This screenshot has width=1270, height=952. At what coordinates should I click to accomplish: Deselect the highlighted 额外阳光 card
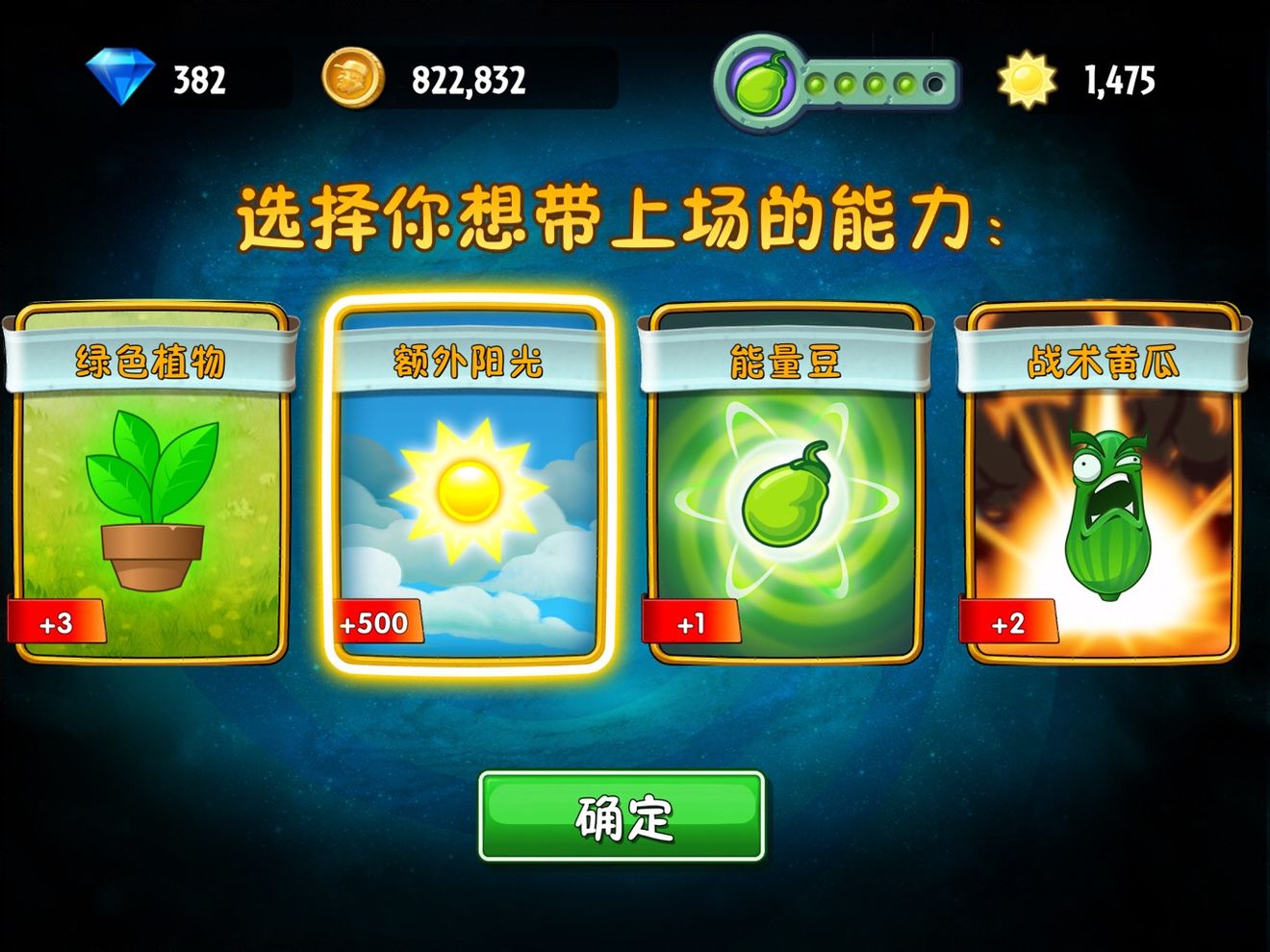pos(469,481)
